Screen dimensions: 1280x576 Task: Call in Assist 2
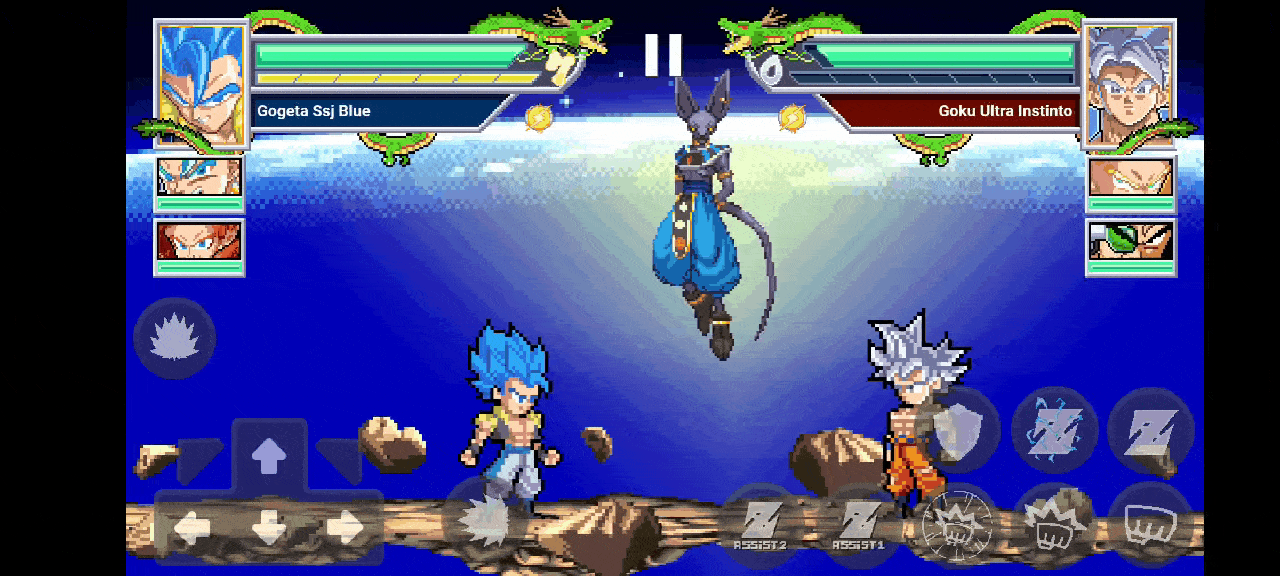(x=761, y=525)
